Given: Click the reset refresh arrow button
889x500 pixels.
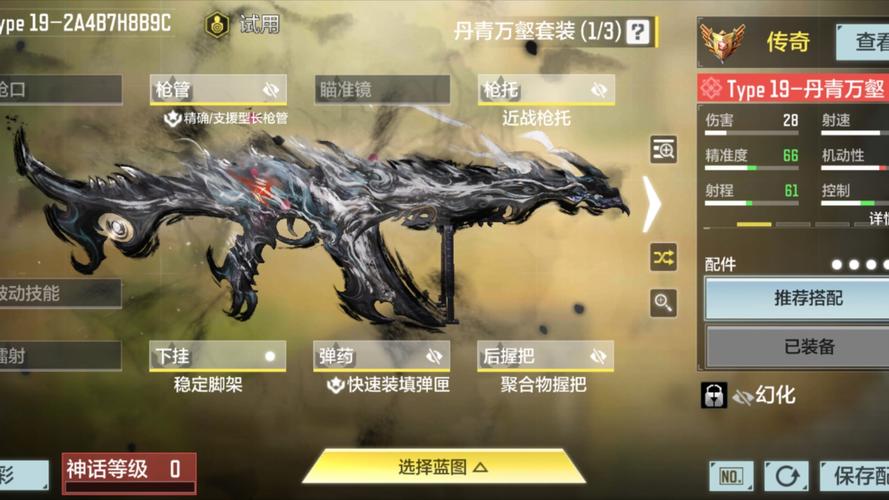Looking at the screenshot, I should click(786, 476).
